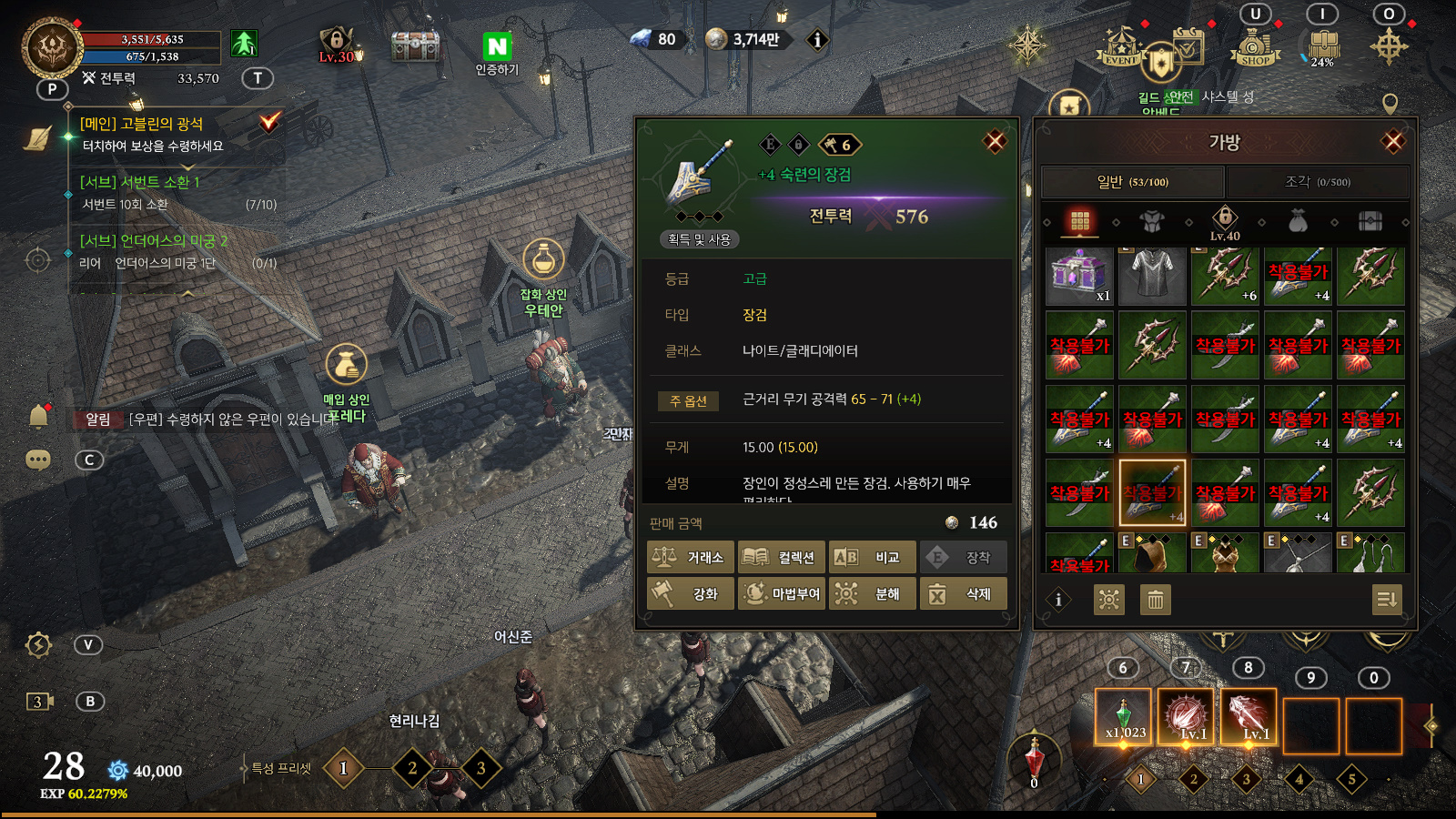Switch to the 조각 fragments tab
Viewport: 1456px width, 819px height.
(x=1317, y=182)
